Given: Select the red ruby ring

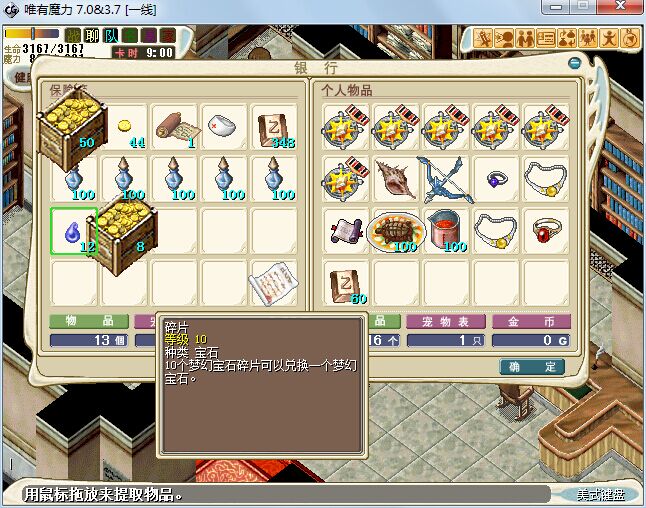Looking at the screenshot, I should (x=546, y=231).
